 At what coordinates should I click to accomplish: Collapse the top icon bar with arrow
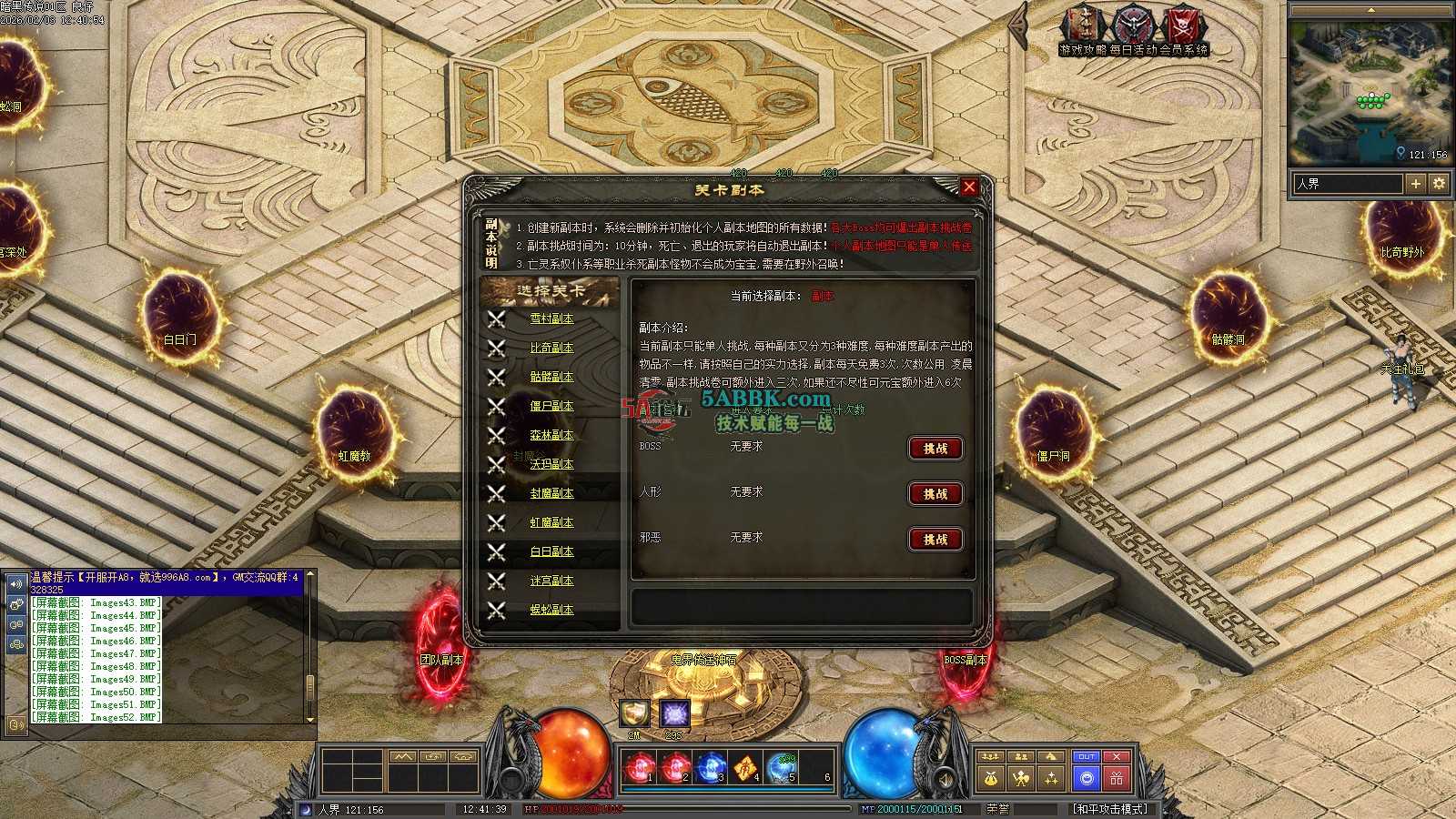click(1021, 27)
